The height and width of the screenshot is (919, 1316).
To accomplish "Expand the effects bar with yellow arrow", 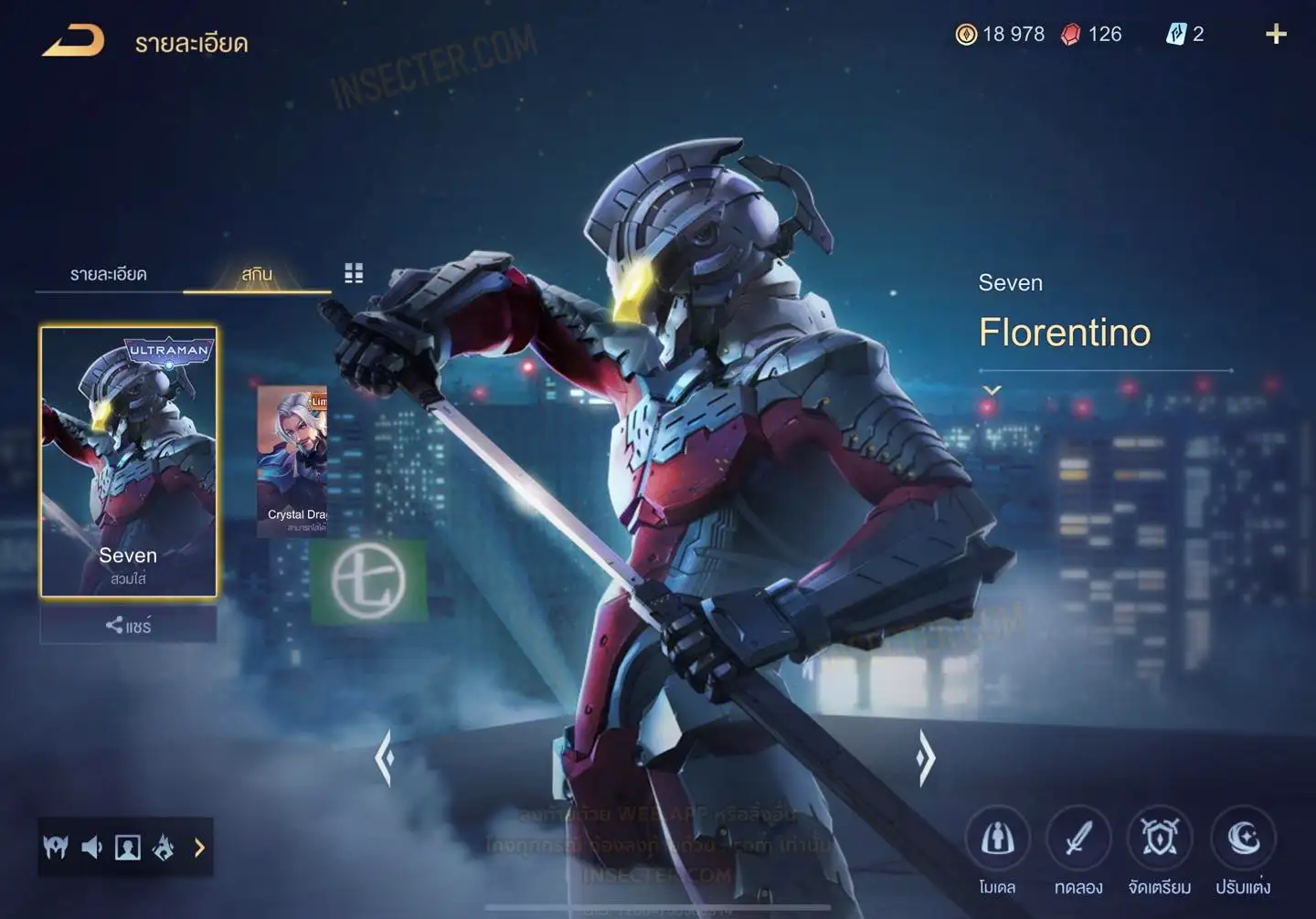I will (199, 848).
